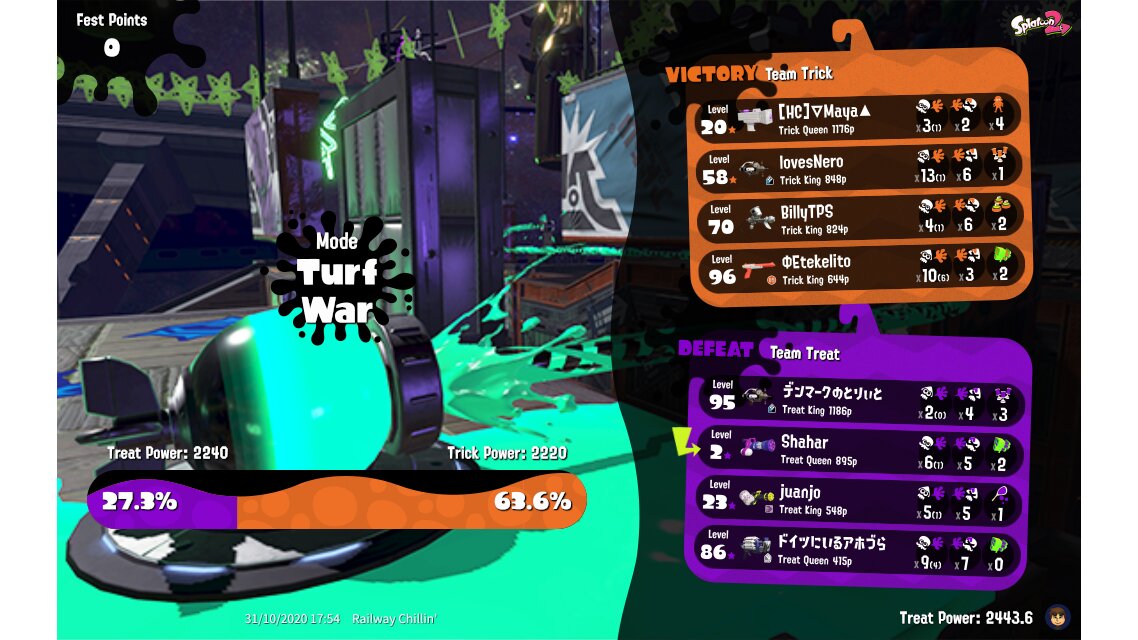1138x640 pixels.
Task: Click the profile avatar beside Treat Power
Action: click(1055, 617)
